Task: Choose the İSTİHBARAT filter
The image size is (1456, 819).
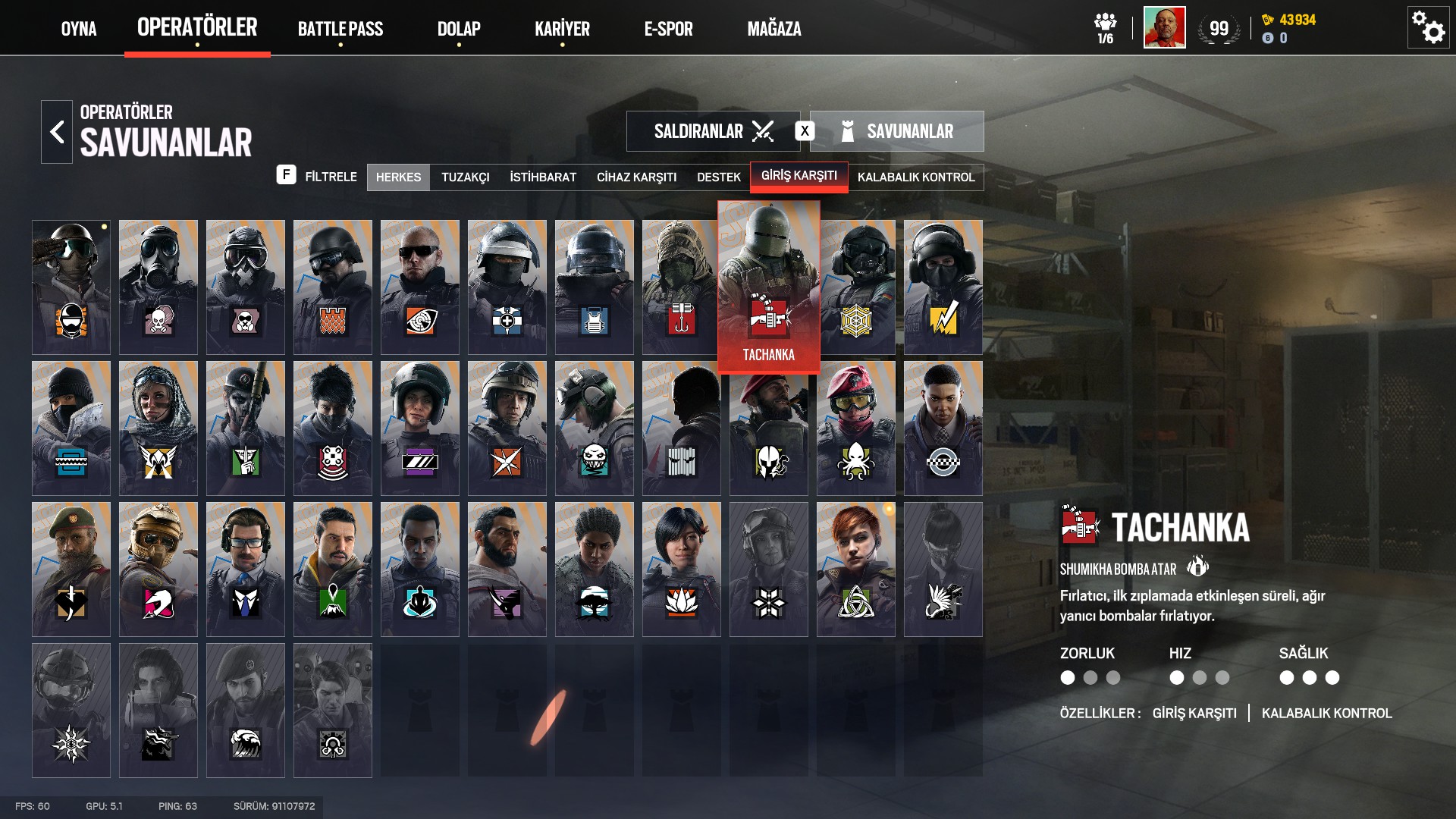Action: pyautogui.click(x=543, y=177)
